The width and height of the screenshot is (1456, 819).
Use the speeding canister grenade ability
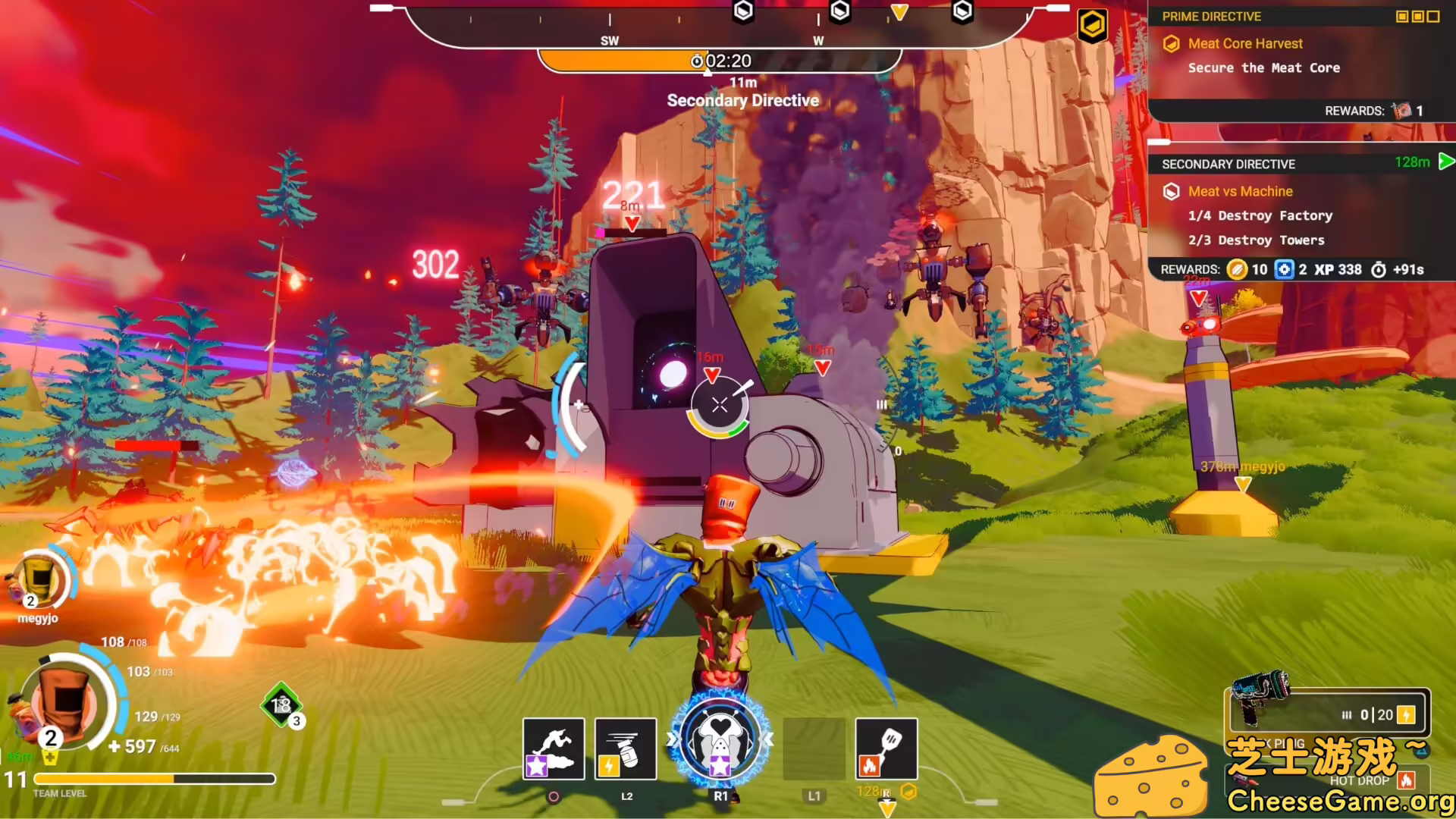[x=626, y=748]
